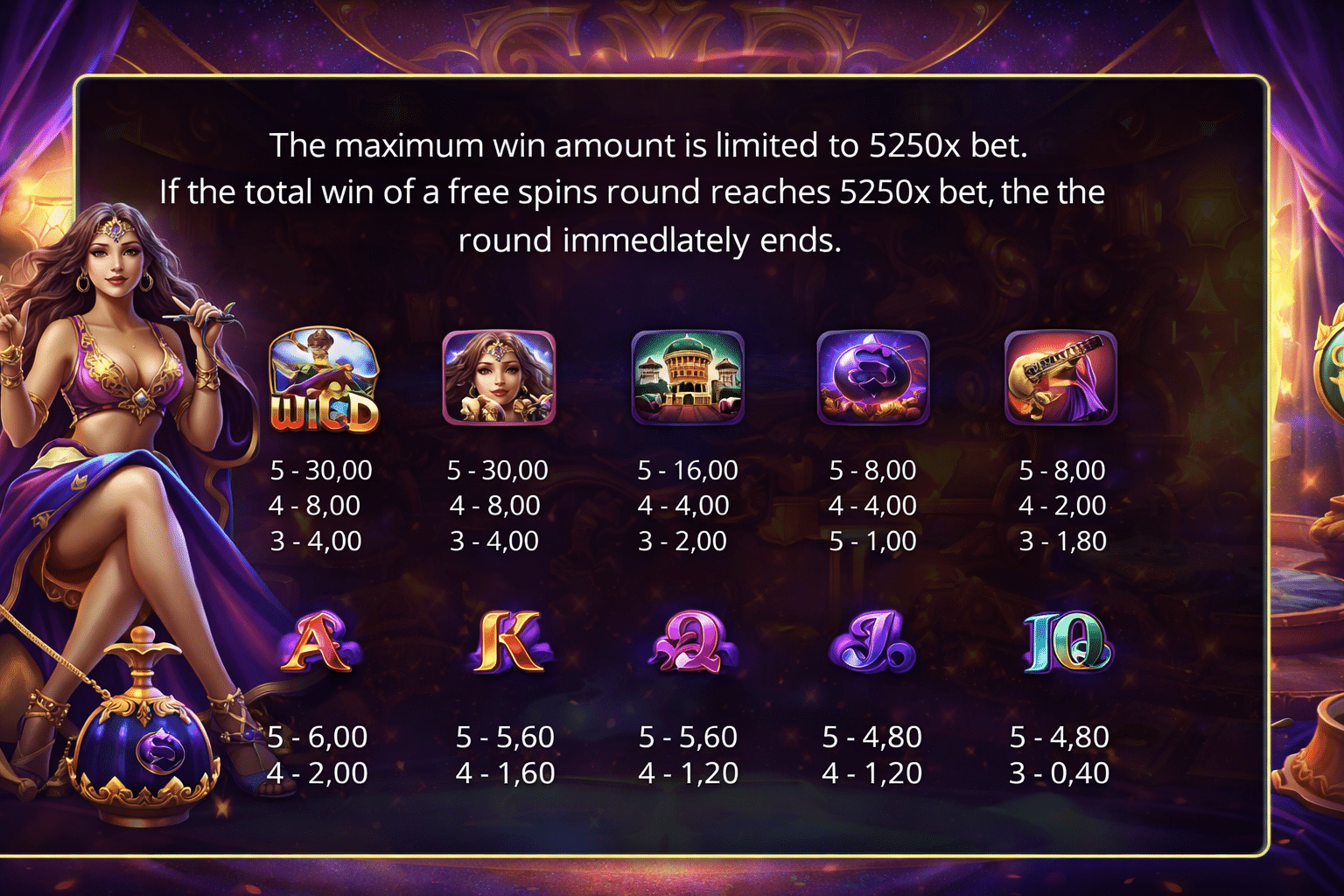Click the princess portrait symbol
The width and height of the screenshot is (1344, 896).
(x=499, y=378)
